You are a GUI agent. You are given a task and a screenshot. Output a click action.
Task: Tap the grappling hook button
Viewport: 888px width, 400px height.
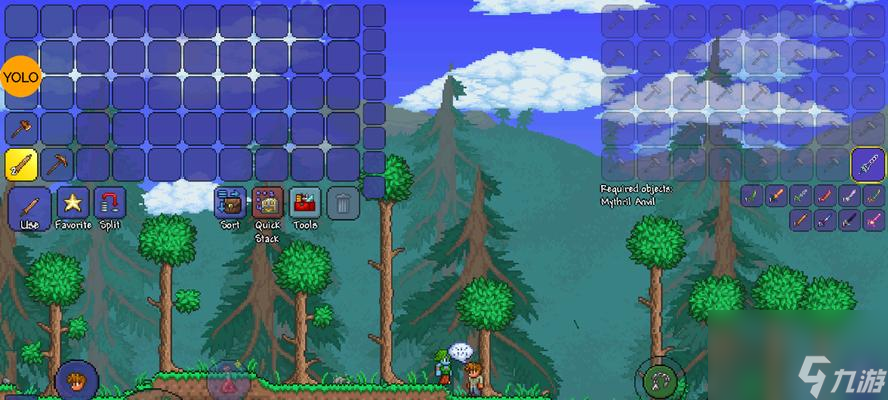[659, 379]
